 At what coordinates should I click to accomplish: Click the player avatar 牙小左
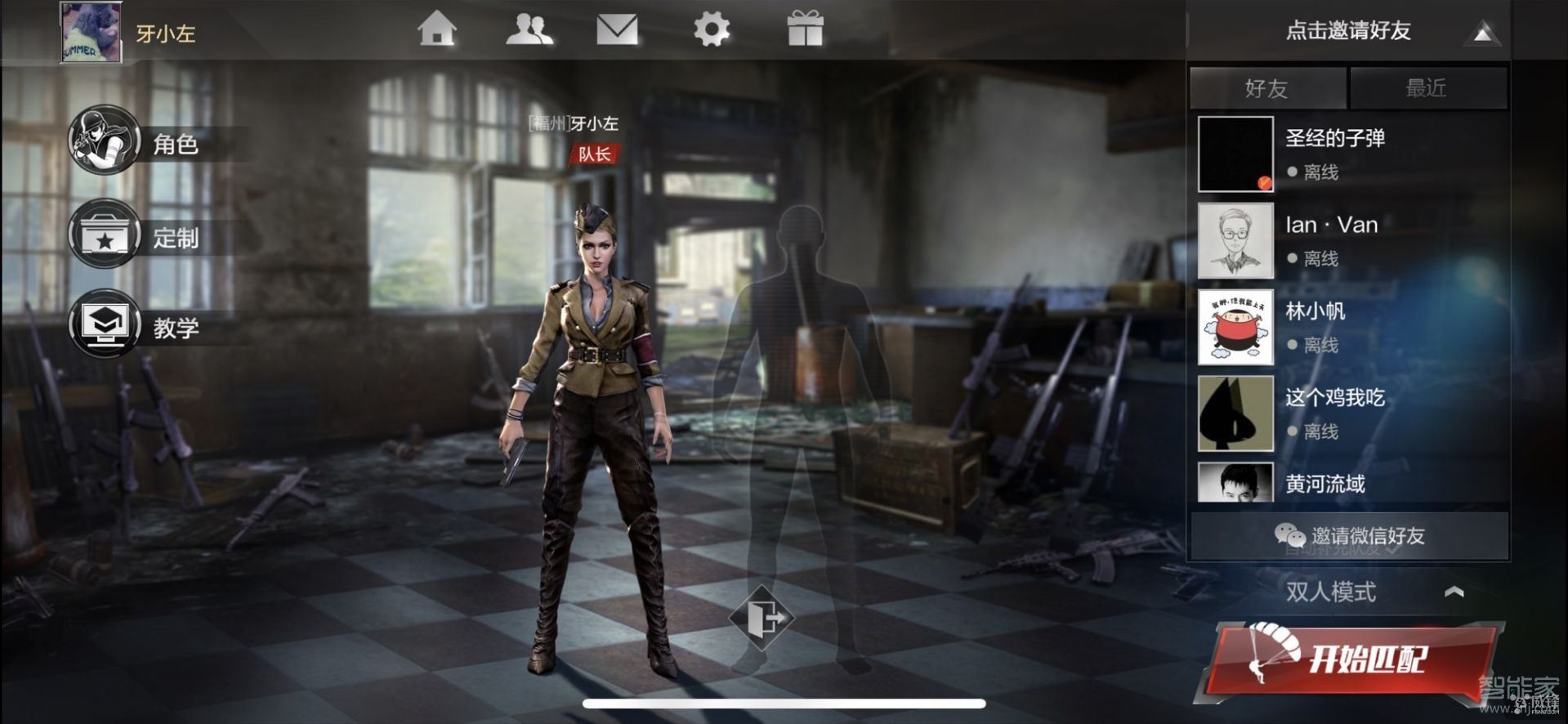click(92, 33)
